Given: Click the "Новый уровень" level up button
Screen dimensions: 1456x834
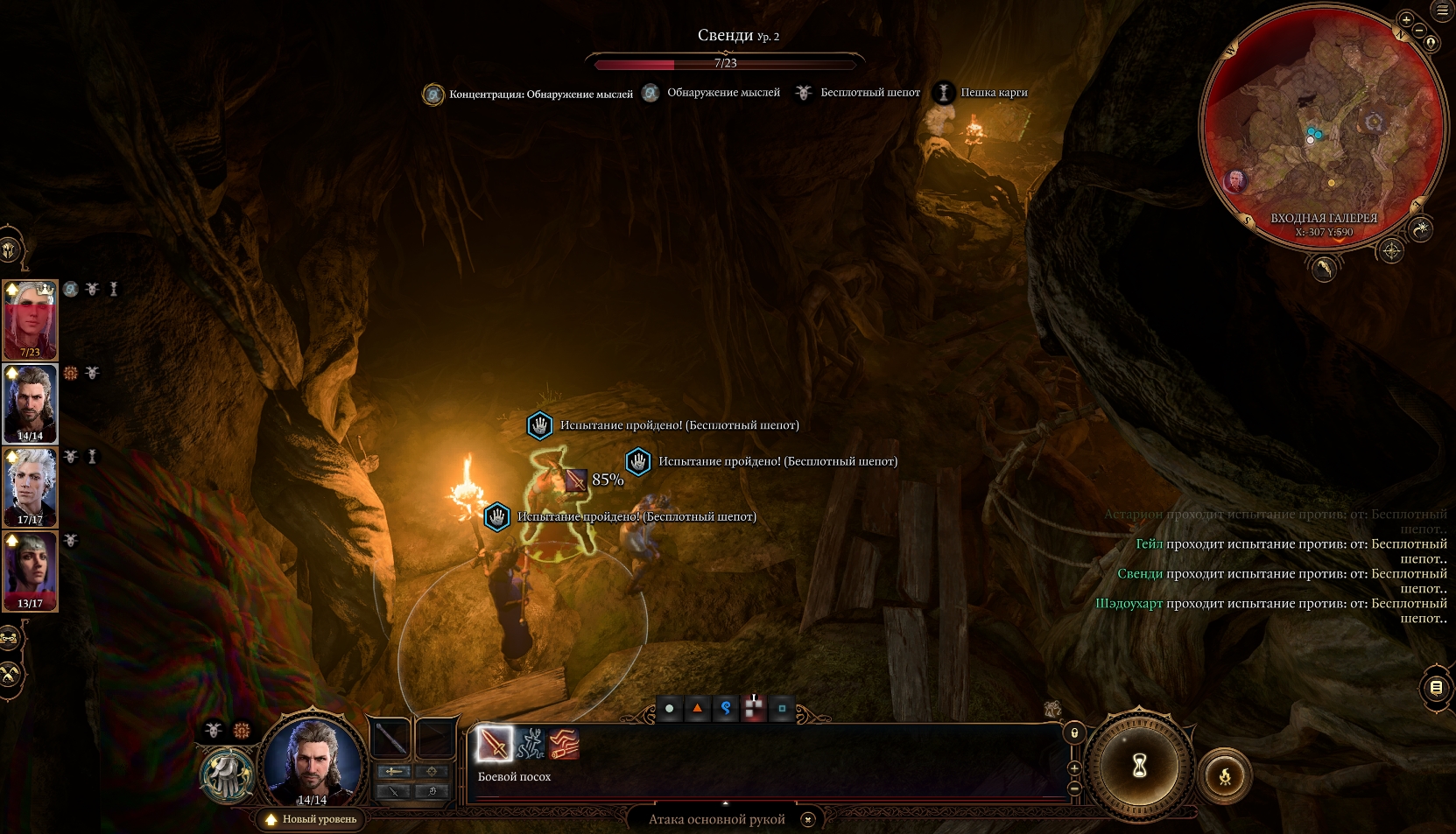Looking at the screenshot, I should tap(312, 819).
